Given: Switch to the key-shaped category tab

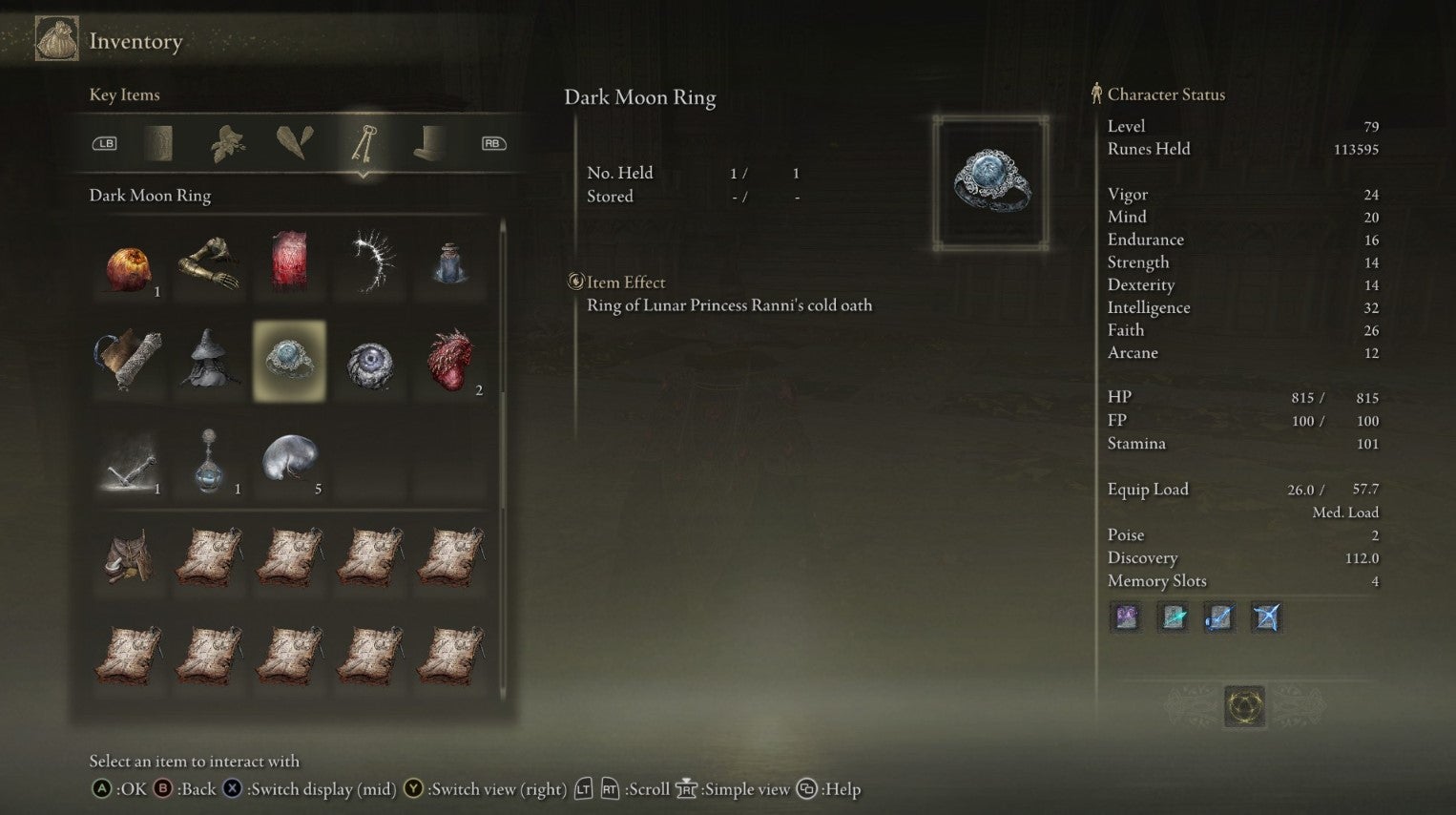Looking at the screenshot, I should click(365, 142).
